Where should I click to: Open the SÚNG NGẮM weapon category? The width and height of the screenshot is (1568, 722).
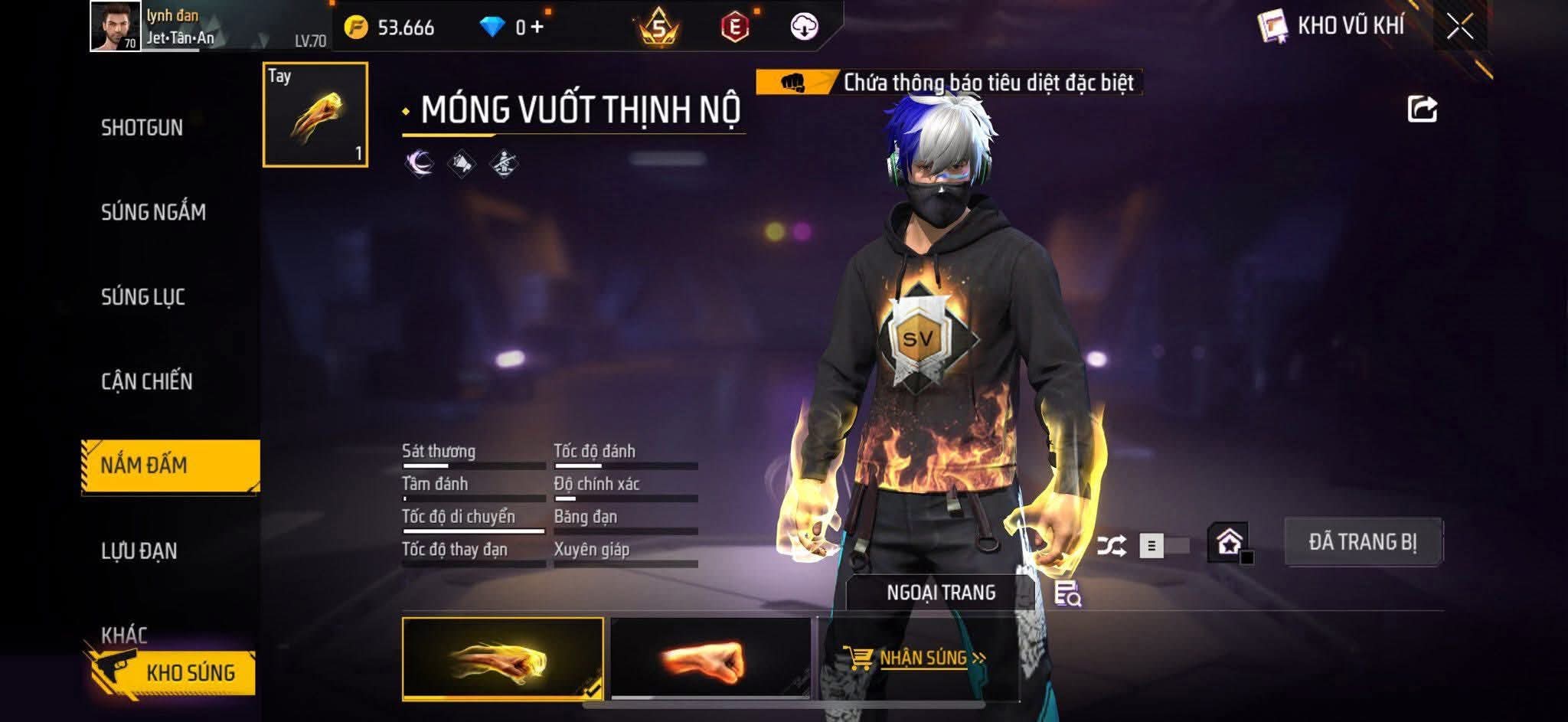tap(153, 212)
